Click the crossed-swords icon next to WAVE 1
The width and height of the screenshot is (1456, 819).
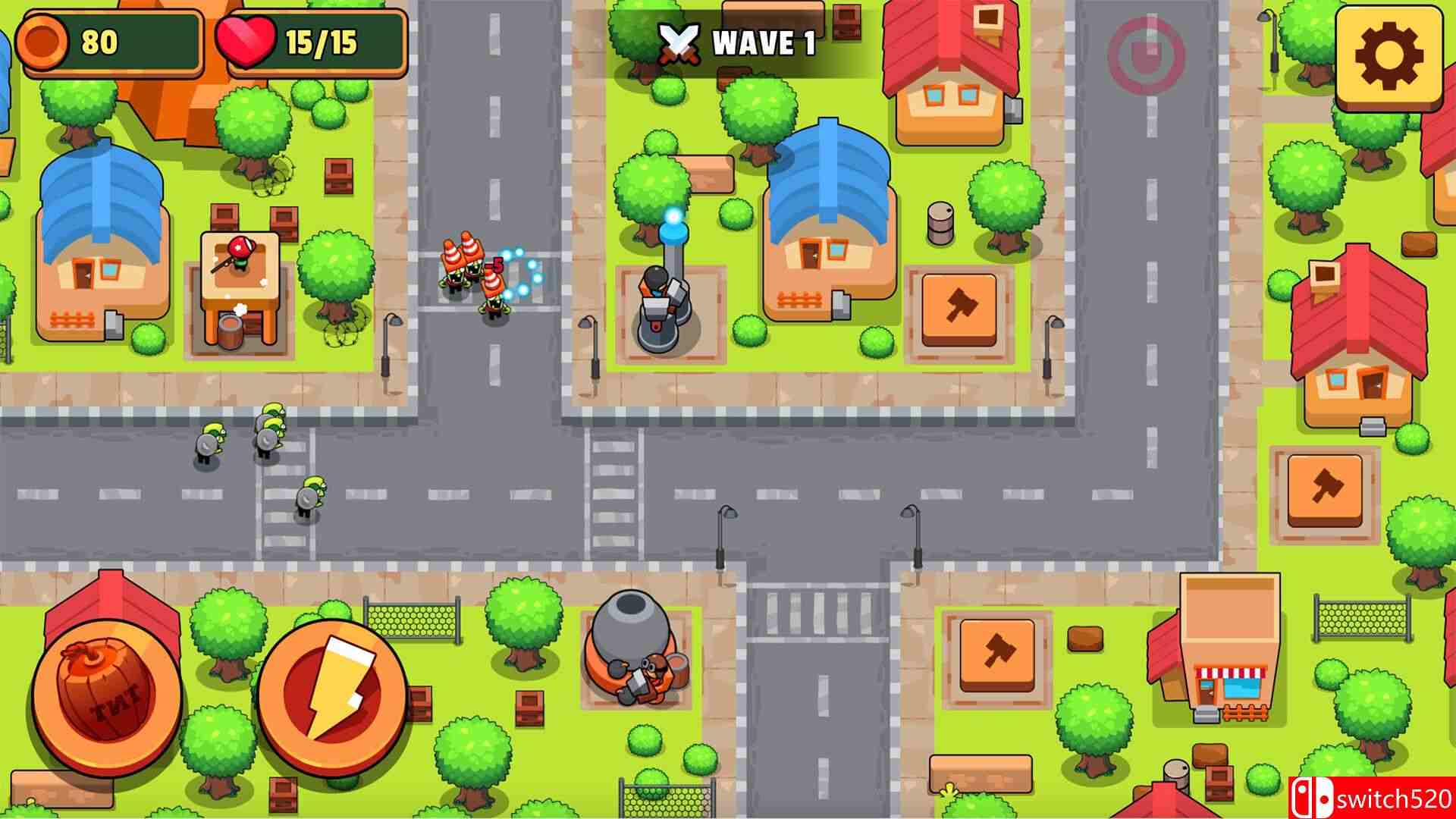pyautogui.click(x=679, y=42)
